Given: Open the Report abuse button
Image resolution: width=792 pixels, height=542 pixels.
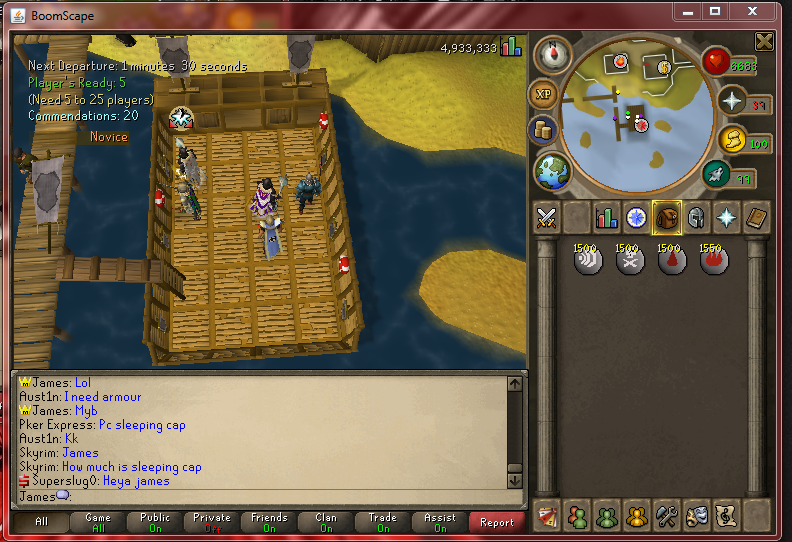Looking at the screenshot, I should [x=497, y=522].
